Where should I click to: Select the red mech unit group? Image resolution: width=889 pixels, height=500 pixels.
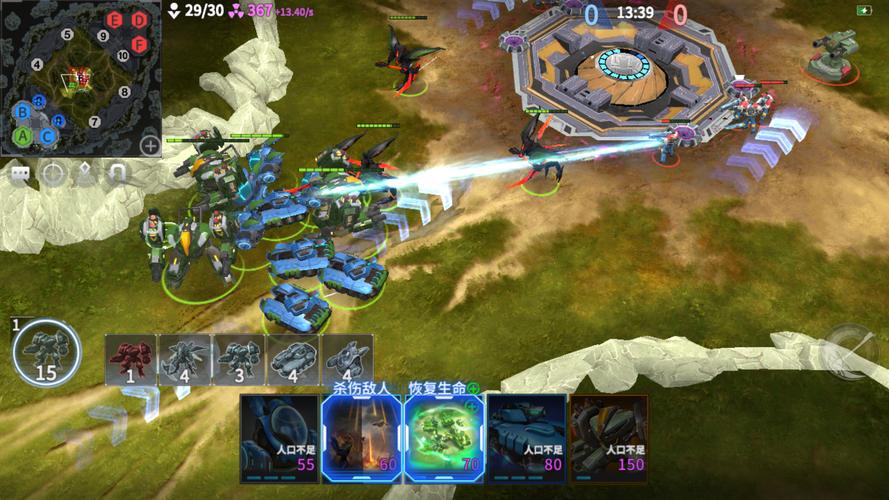pyautogui.click(x=131, y=359)
